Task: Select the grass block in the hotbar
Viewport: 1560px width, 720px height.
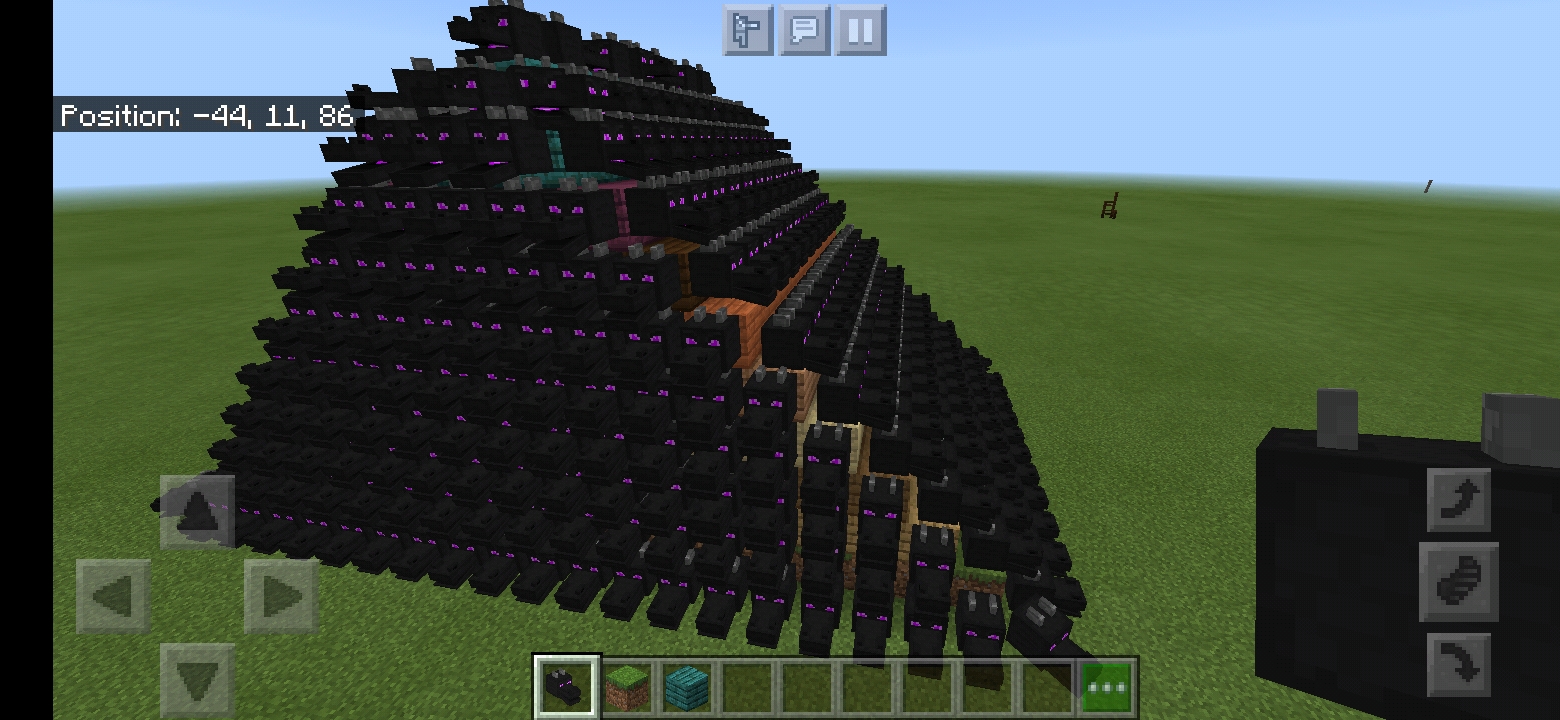Action: 627,684
